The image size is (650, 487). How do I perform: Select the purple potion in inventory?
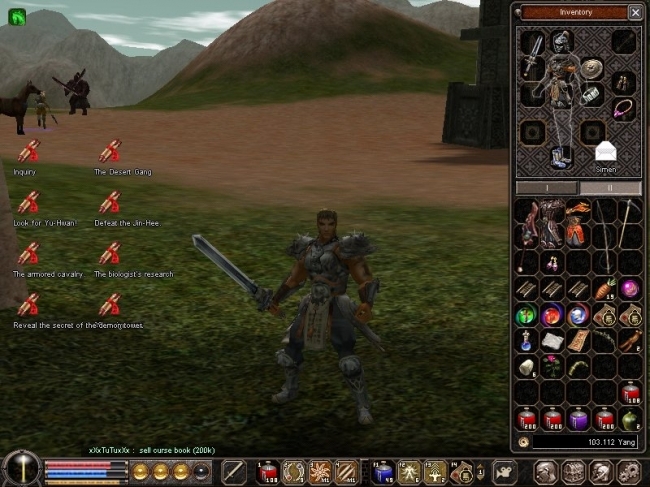[x=578, y=419]
